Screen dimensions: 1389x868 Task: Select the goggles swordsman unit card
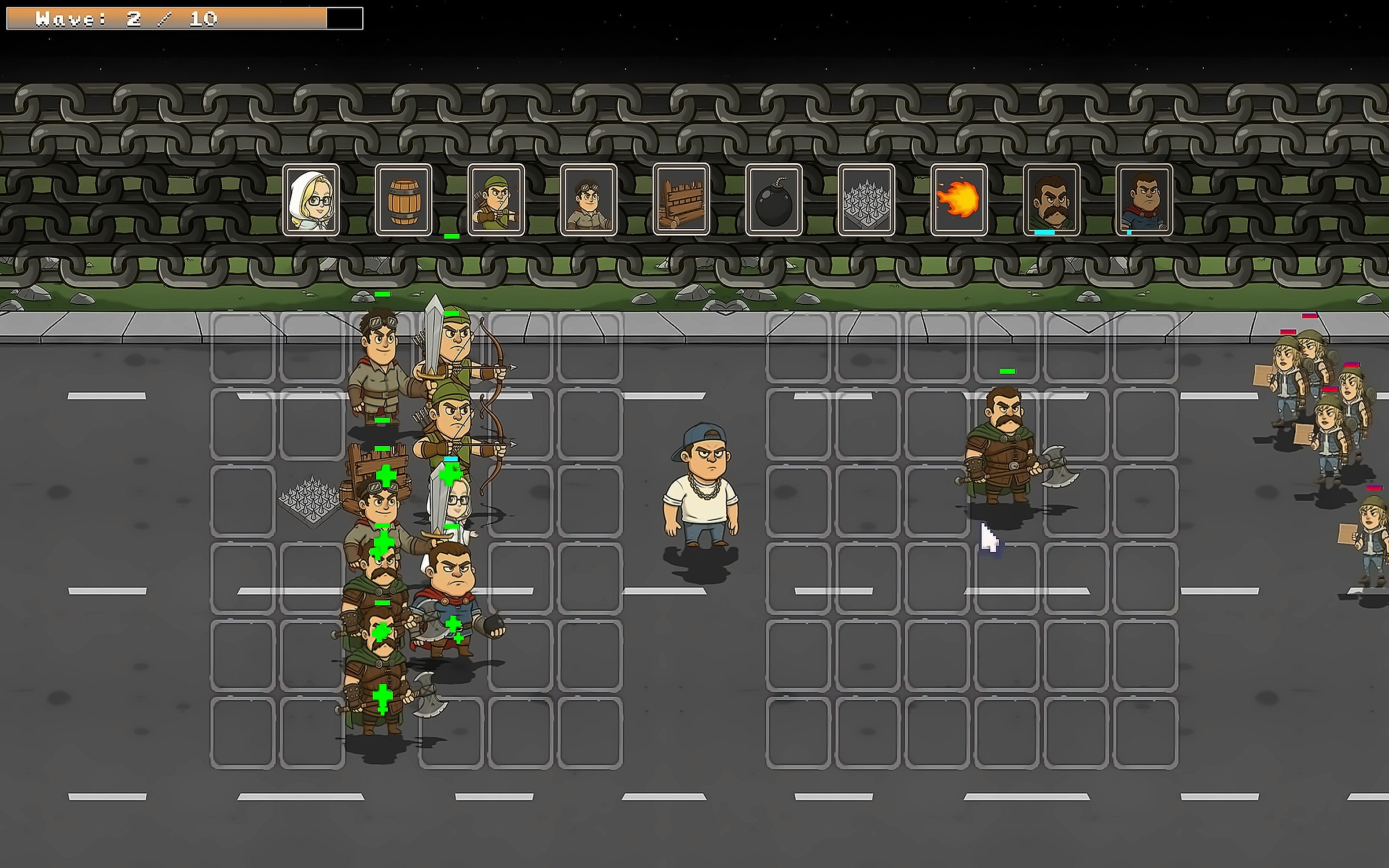click(x=589, y=200)
